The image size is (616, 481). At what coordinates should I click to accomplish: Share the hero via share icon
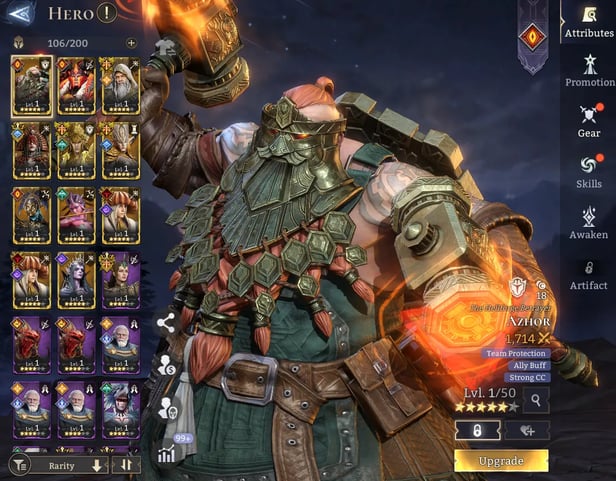[x=166, y=322]
